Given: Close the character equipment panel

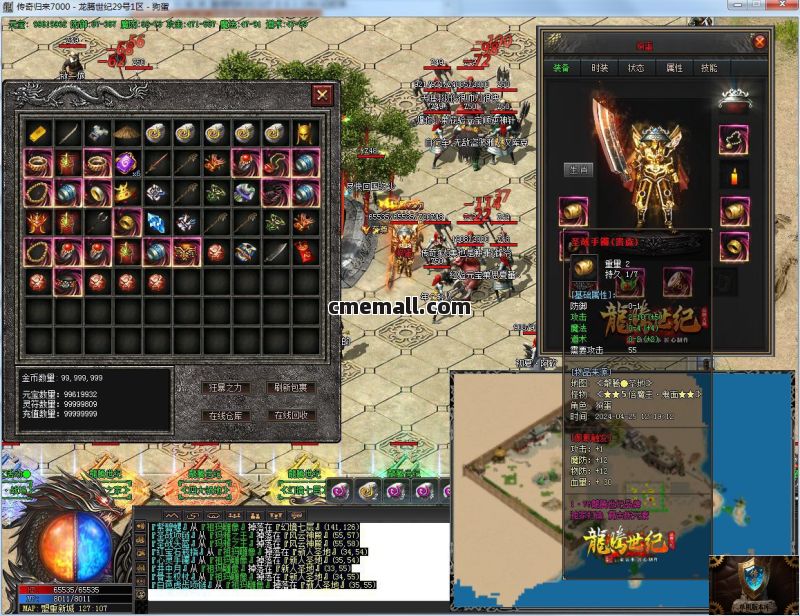Looking at the screenshot, I should pos(759,43).
